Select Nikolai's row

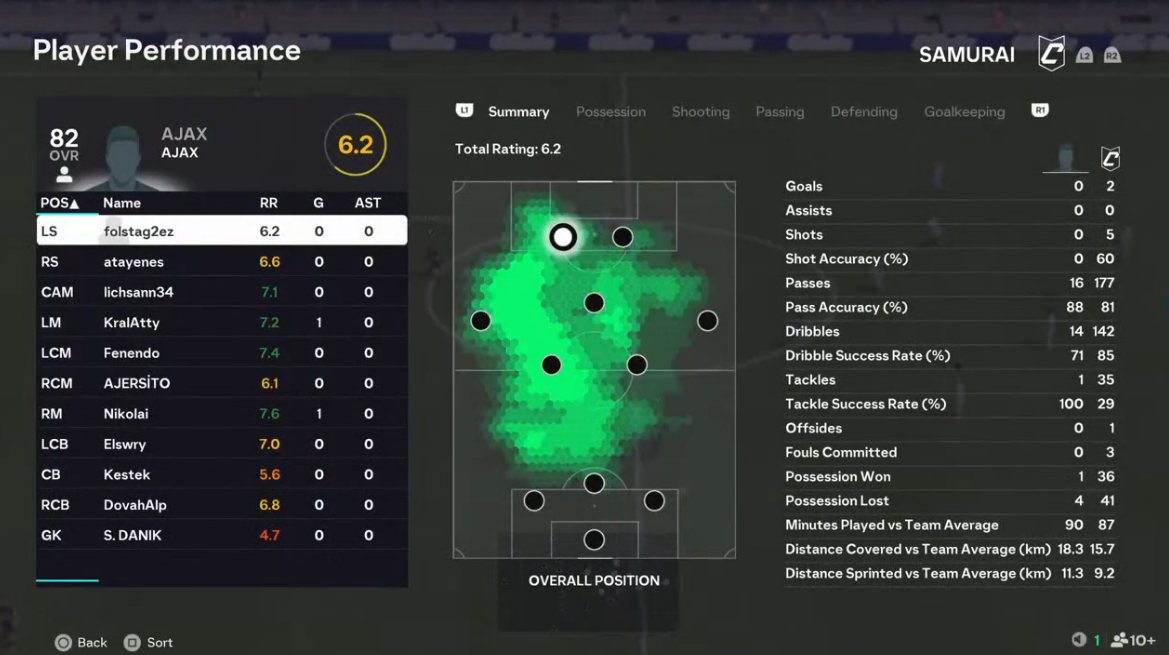[221, 414]
